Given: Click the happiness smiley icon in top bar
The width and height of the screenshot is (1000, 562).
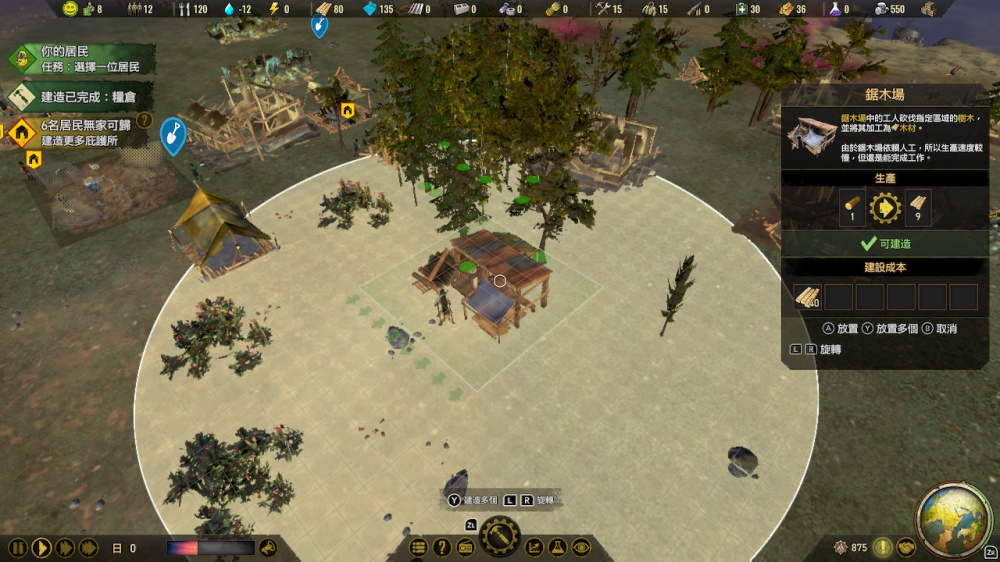Looking at the screenshot, I should [70, 9].
